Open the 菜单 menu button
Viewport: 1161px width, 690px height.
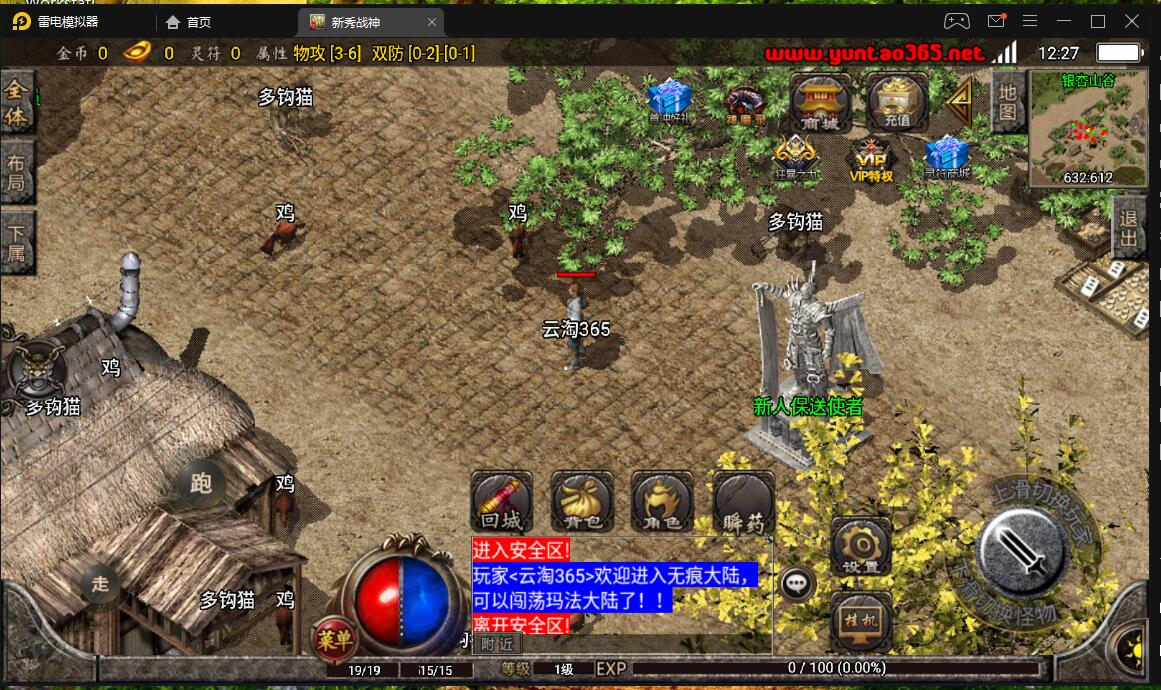click(333, 637)
